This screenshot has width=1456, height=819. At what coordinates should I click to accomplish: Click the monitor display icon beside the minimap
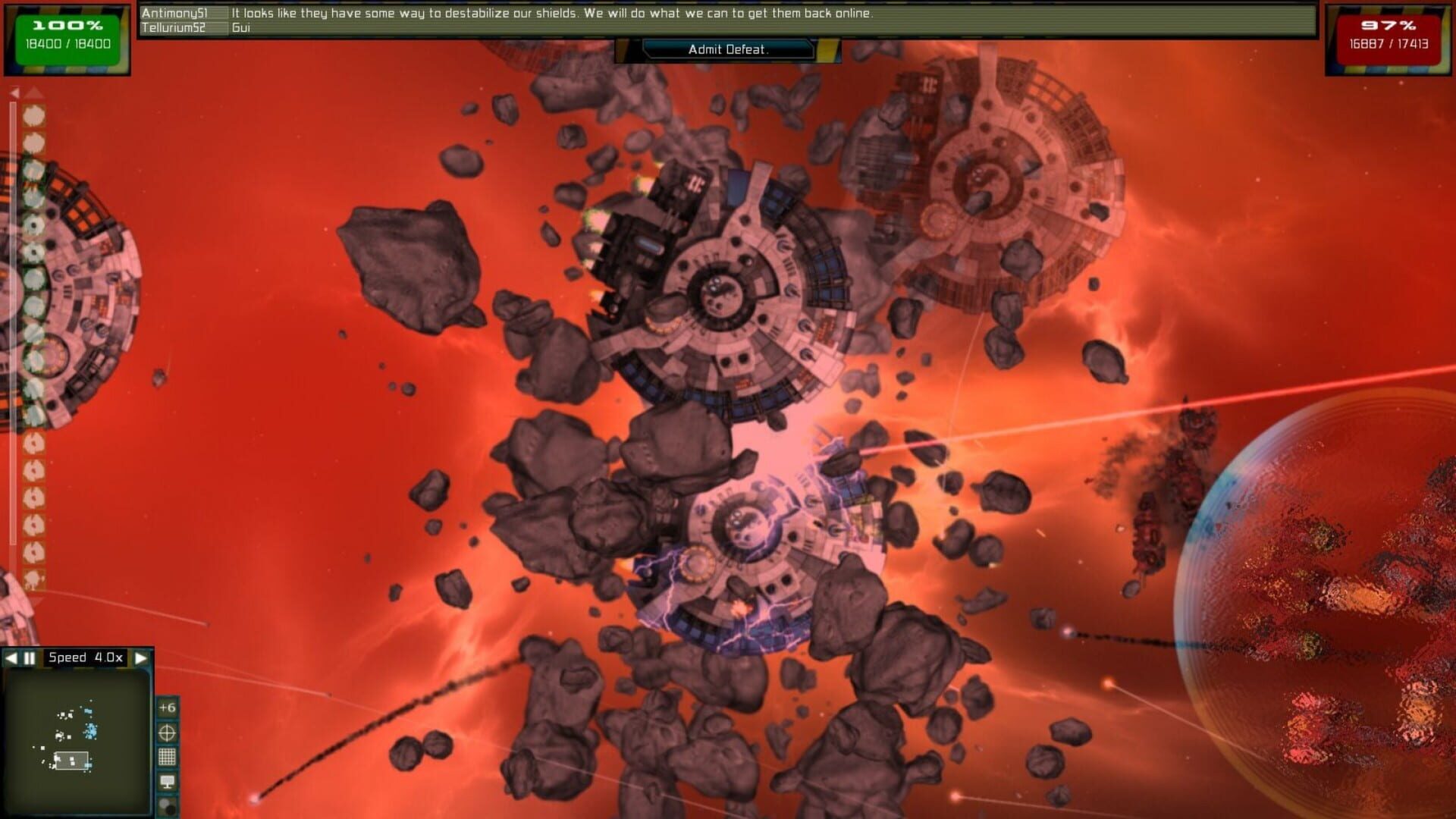coord(168,778)
